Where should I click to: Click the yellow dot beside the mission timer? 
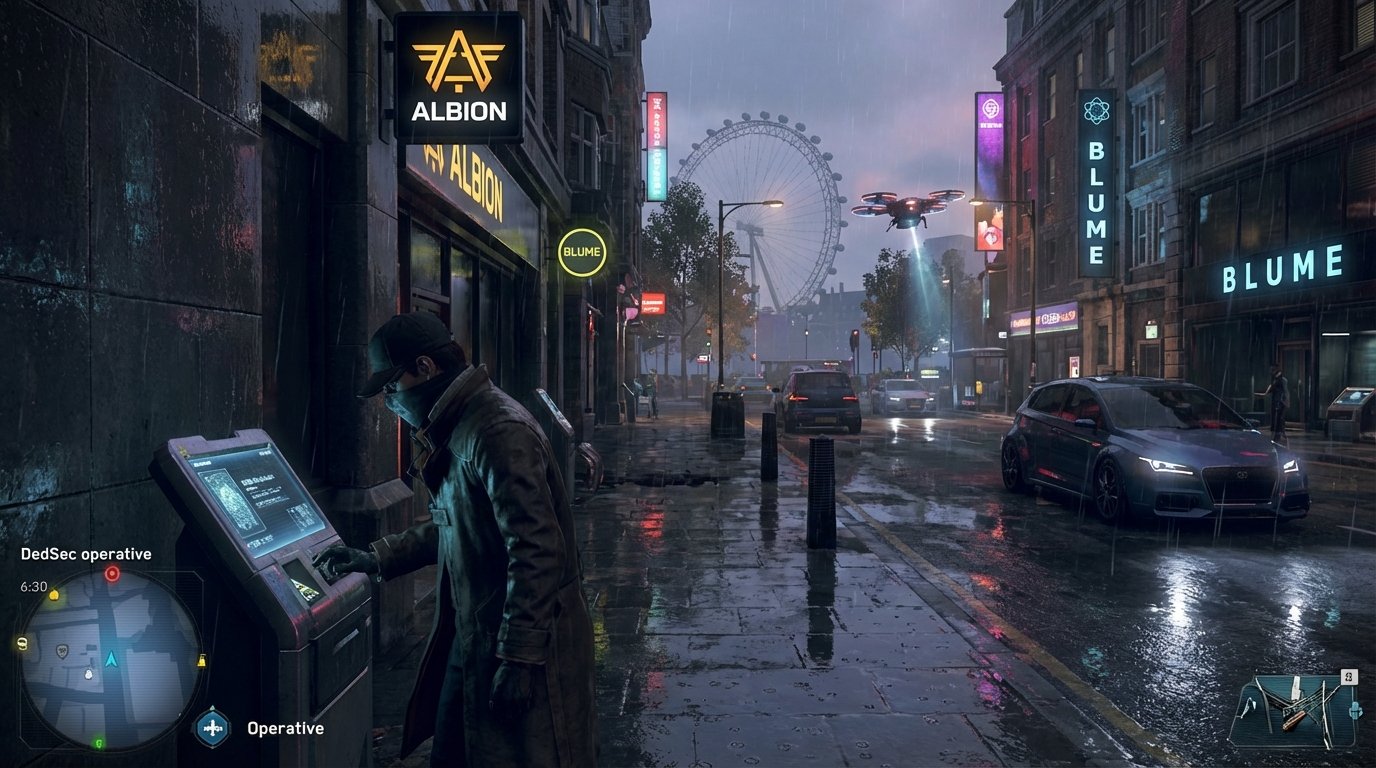[x=54, y=595]
